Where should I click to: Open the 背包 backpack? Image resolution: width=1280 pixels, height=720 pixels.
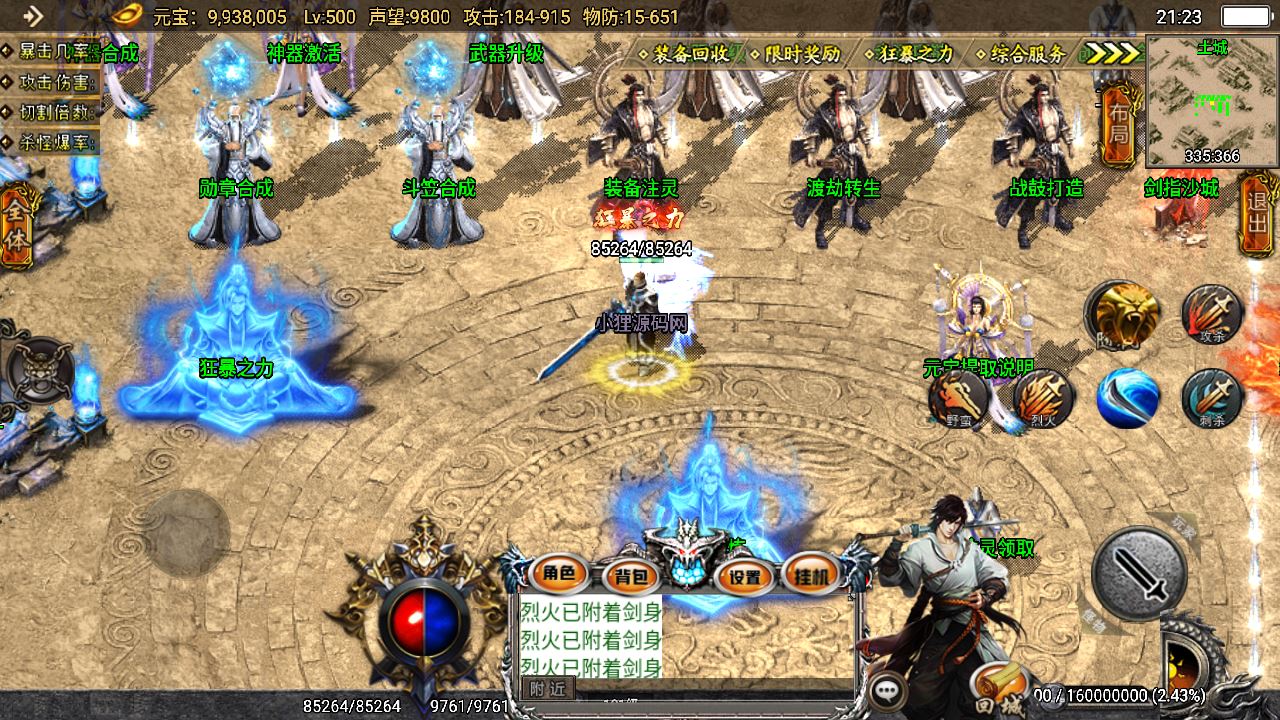[631, 575]
